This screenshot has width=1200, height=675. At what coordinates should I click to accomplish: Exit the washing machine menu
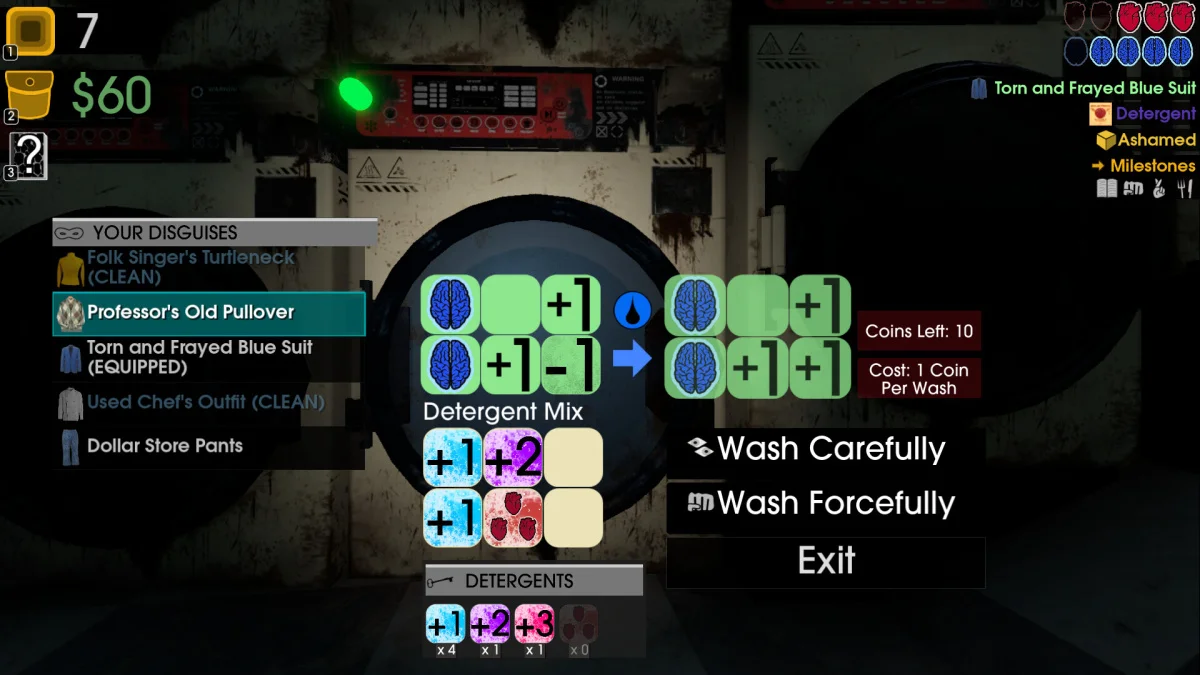click(826, 561)
